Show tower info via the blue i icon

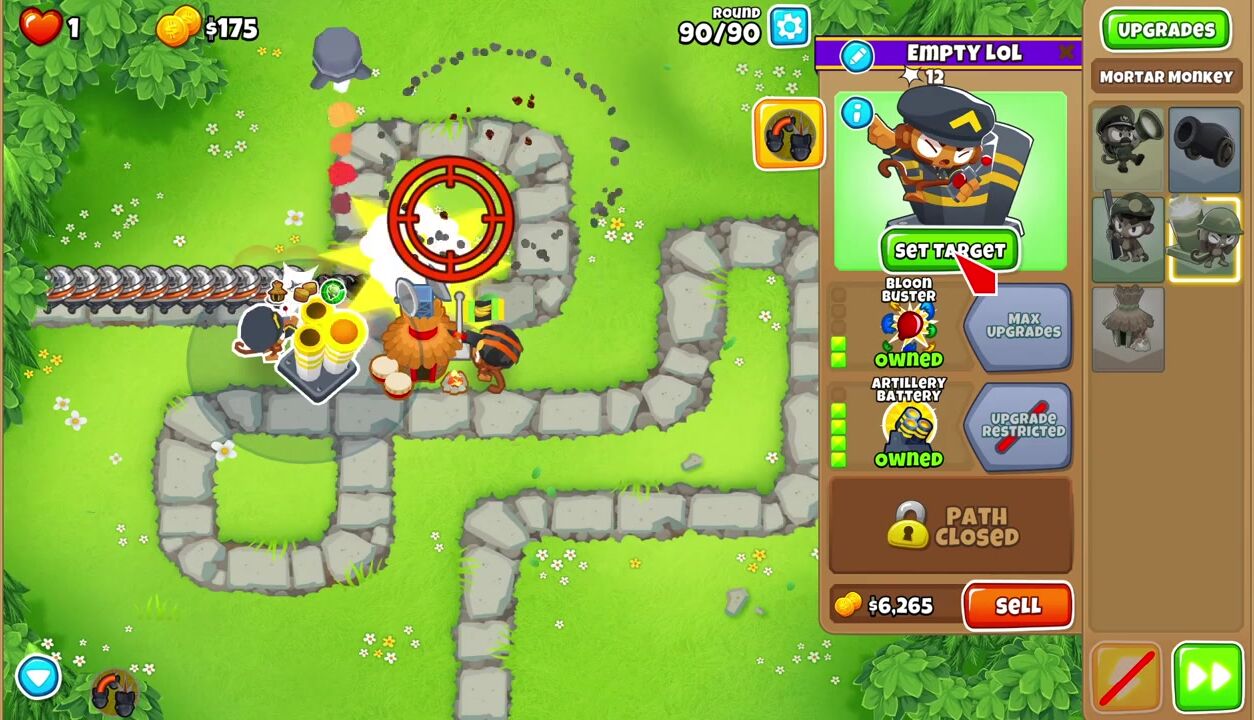[856, 113]
